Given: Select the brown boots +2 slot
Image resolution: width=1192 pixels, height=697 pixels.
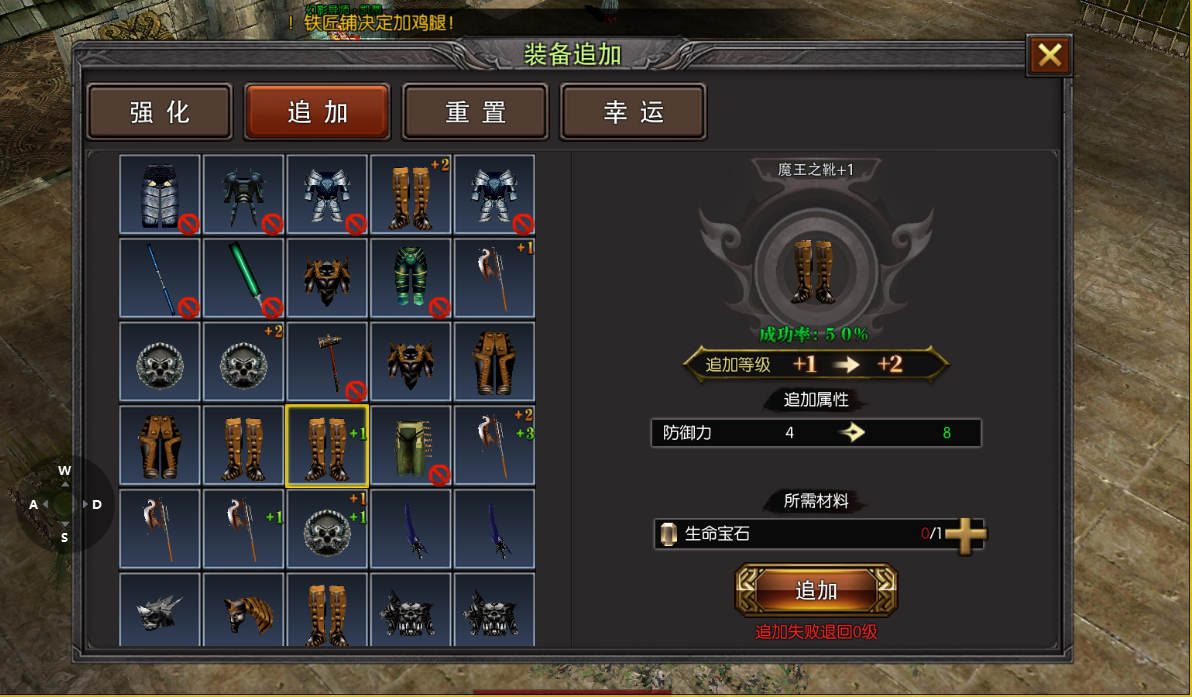Looking at the screenshot, I should click(411, 194).
